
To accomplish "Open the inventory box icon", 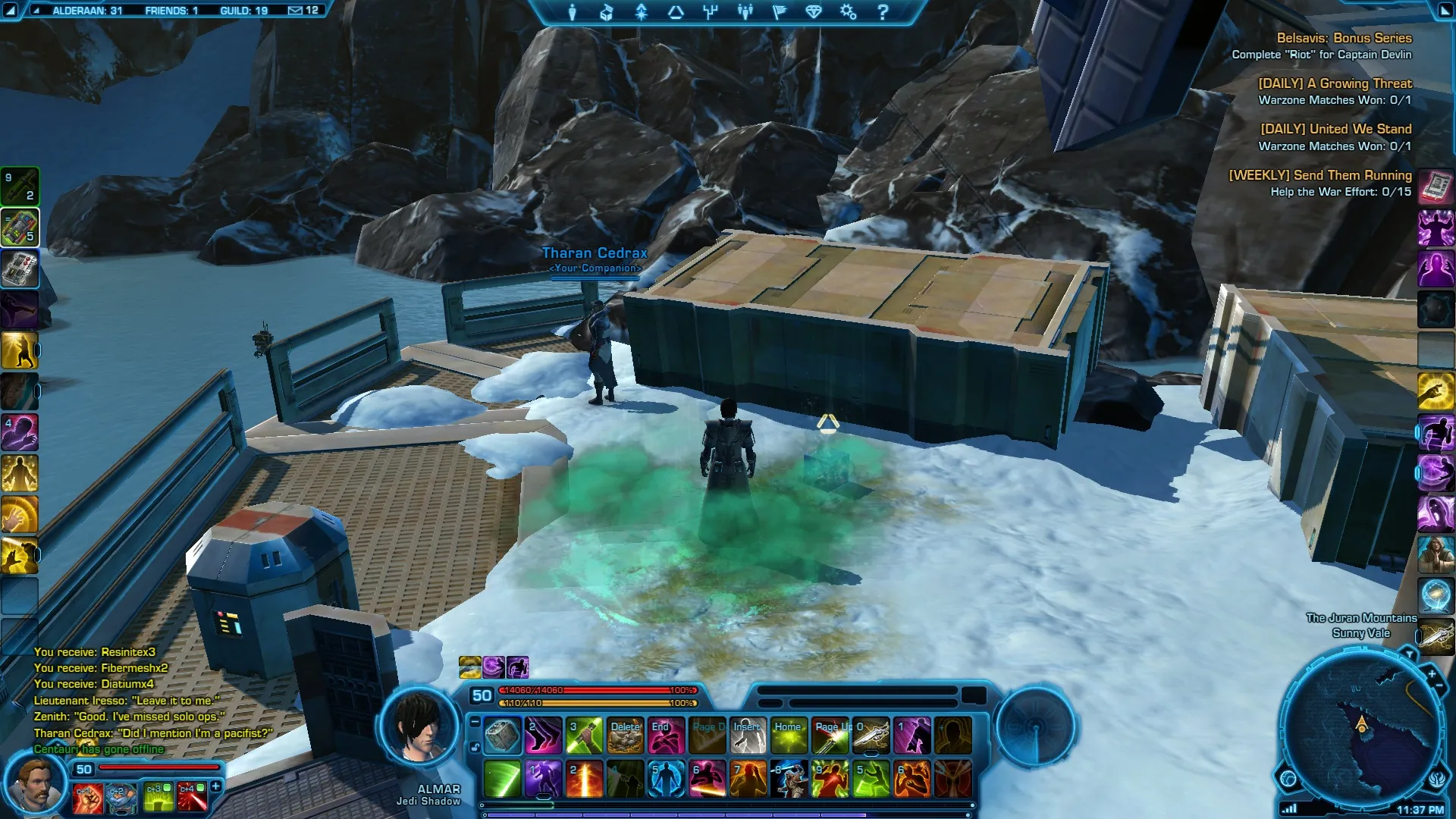I will [607, 12].
